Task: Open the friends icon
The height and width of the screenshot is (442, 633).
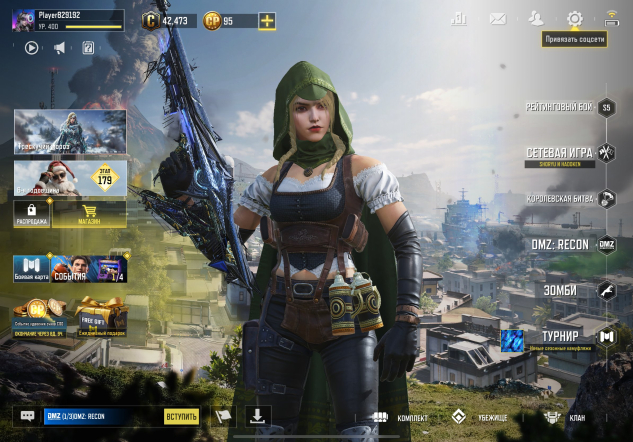Action: tap(536, 18)
